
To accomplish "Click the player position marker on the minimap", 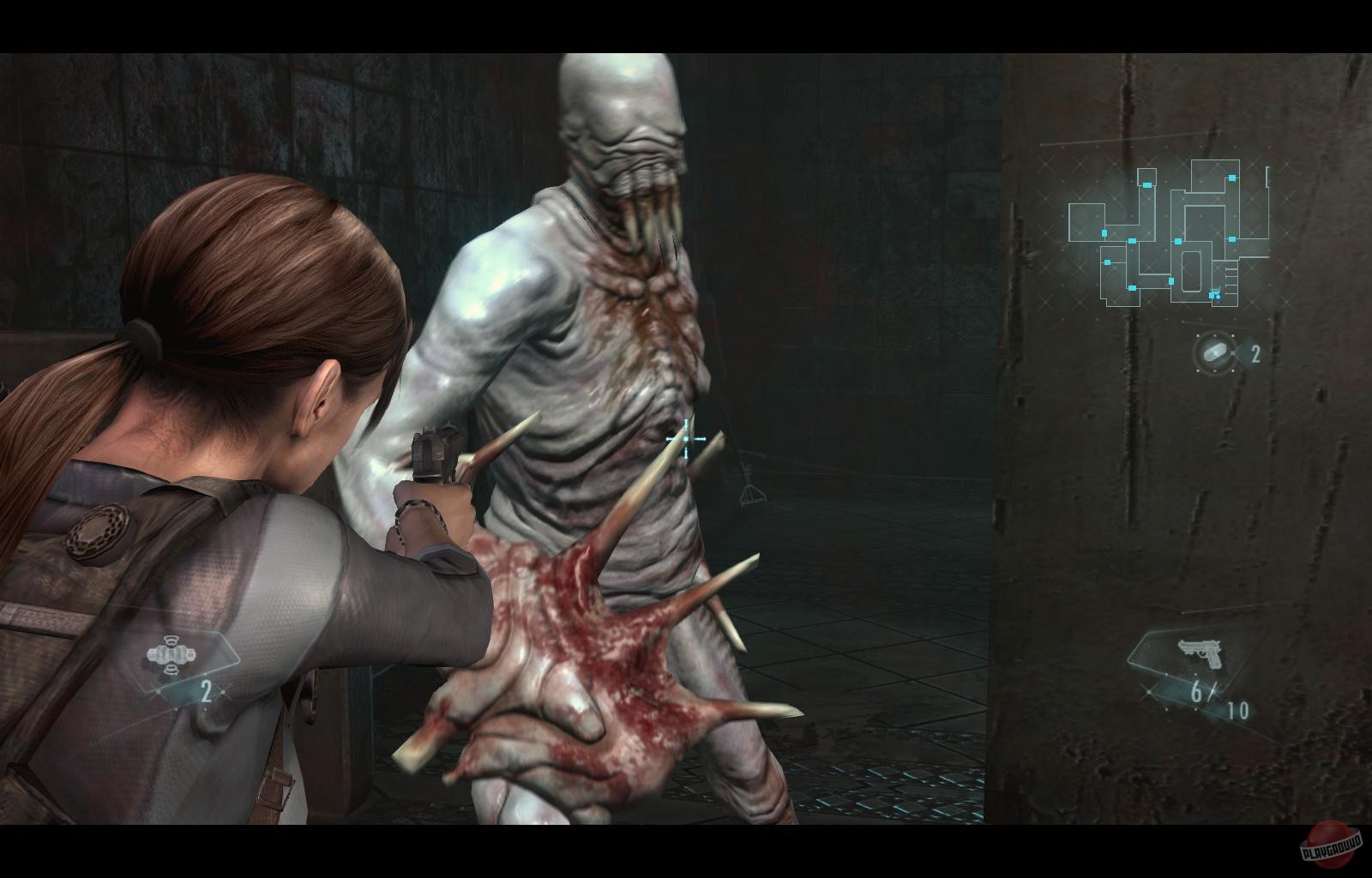I will (1219, 297).
